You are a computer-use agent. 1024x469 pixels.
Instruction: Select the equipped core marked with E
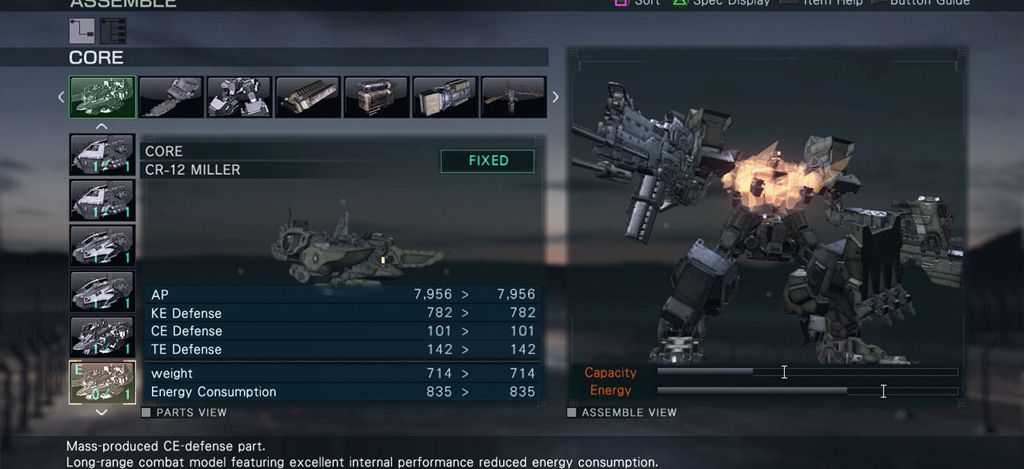(x=102, y=383)
